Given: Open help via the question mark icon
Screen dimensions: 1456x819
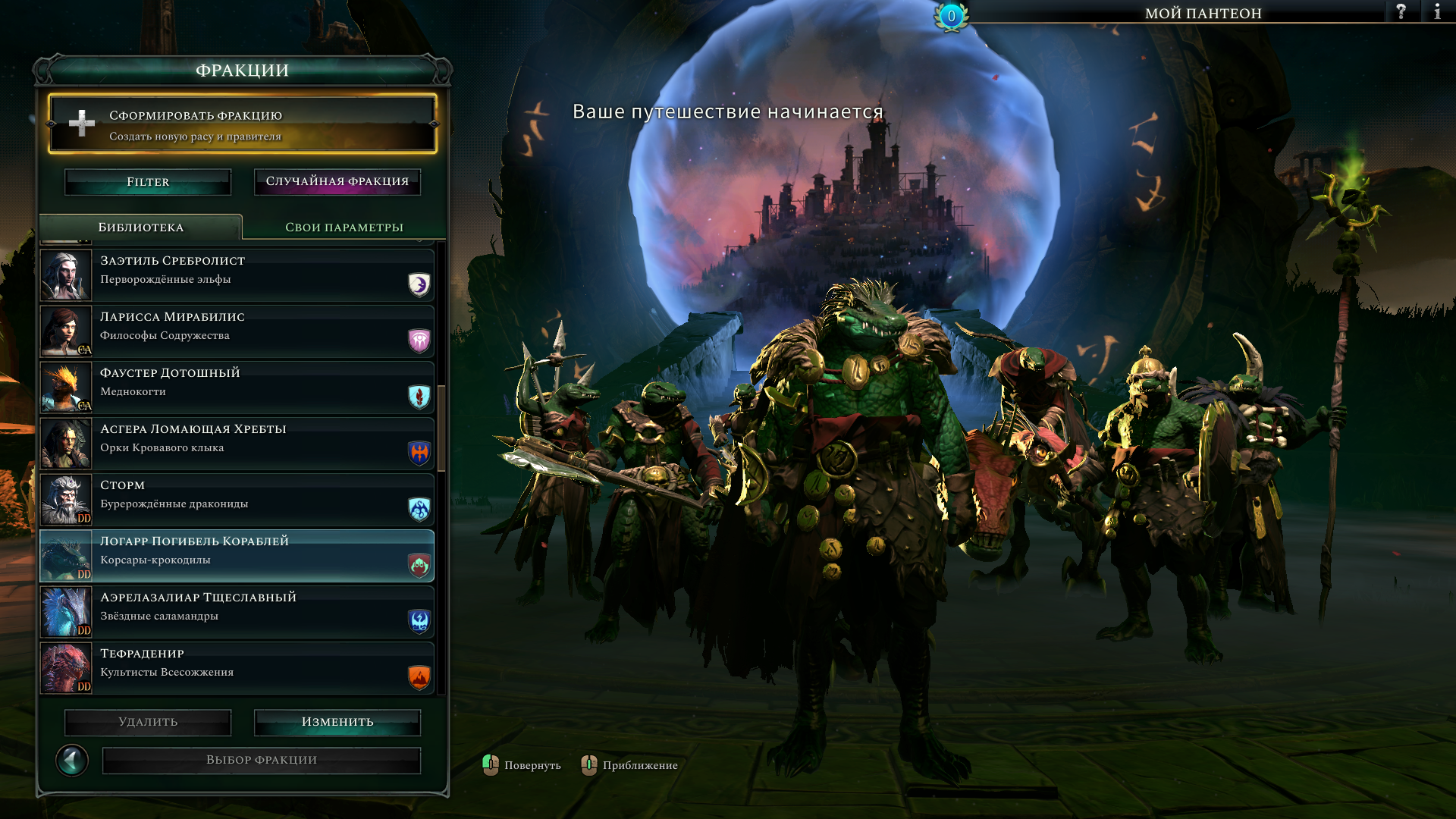Looking at the screenshot, I should coord(1401,12).
